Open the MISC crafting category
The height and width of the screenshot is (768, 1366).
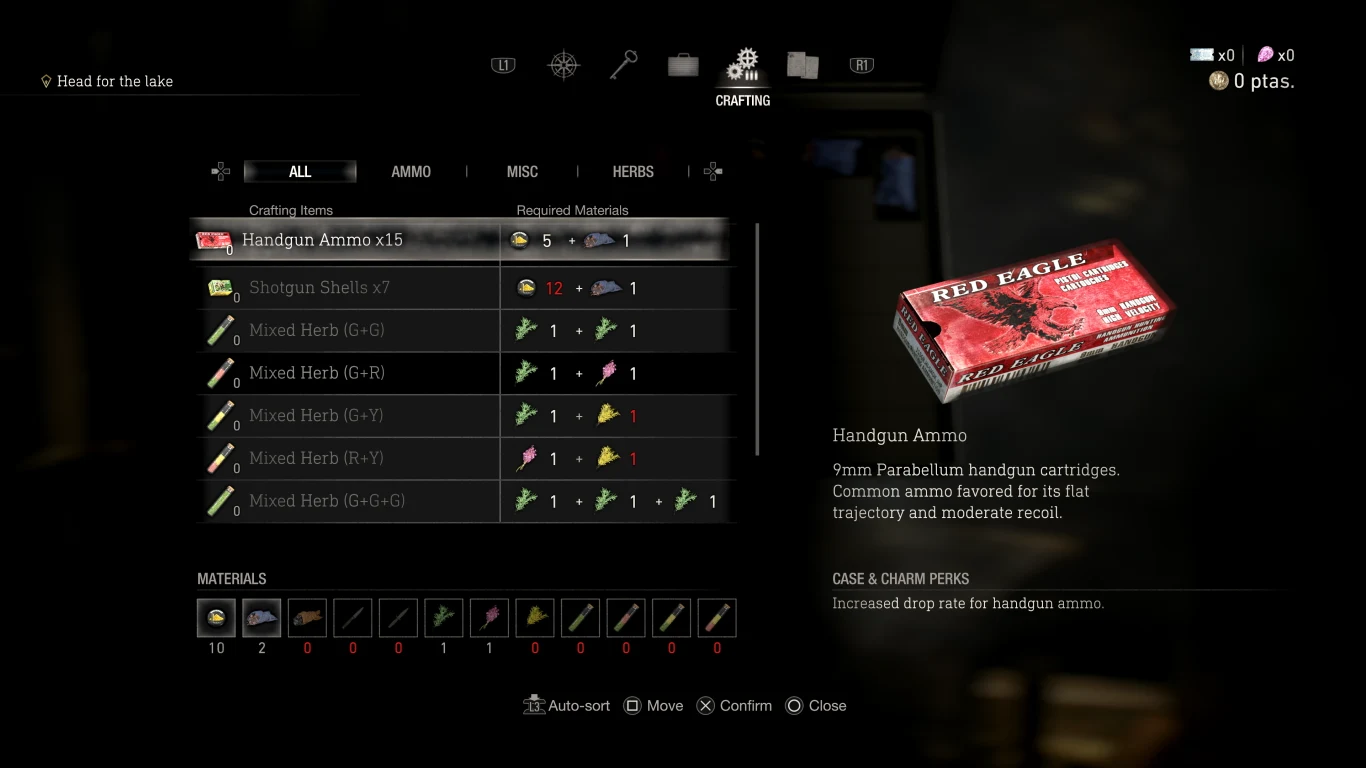coord(522,172)
